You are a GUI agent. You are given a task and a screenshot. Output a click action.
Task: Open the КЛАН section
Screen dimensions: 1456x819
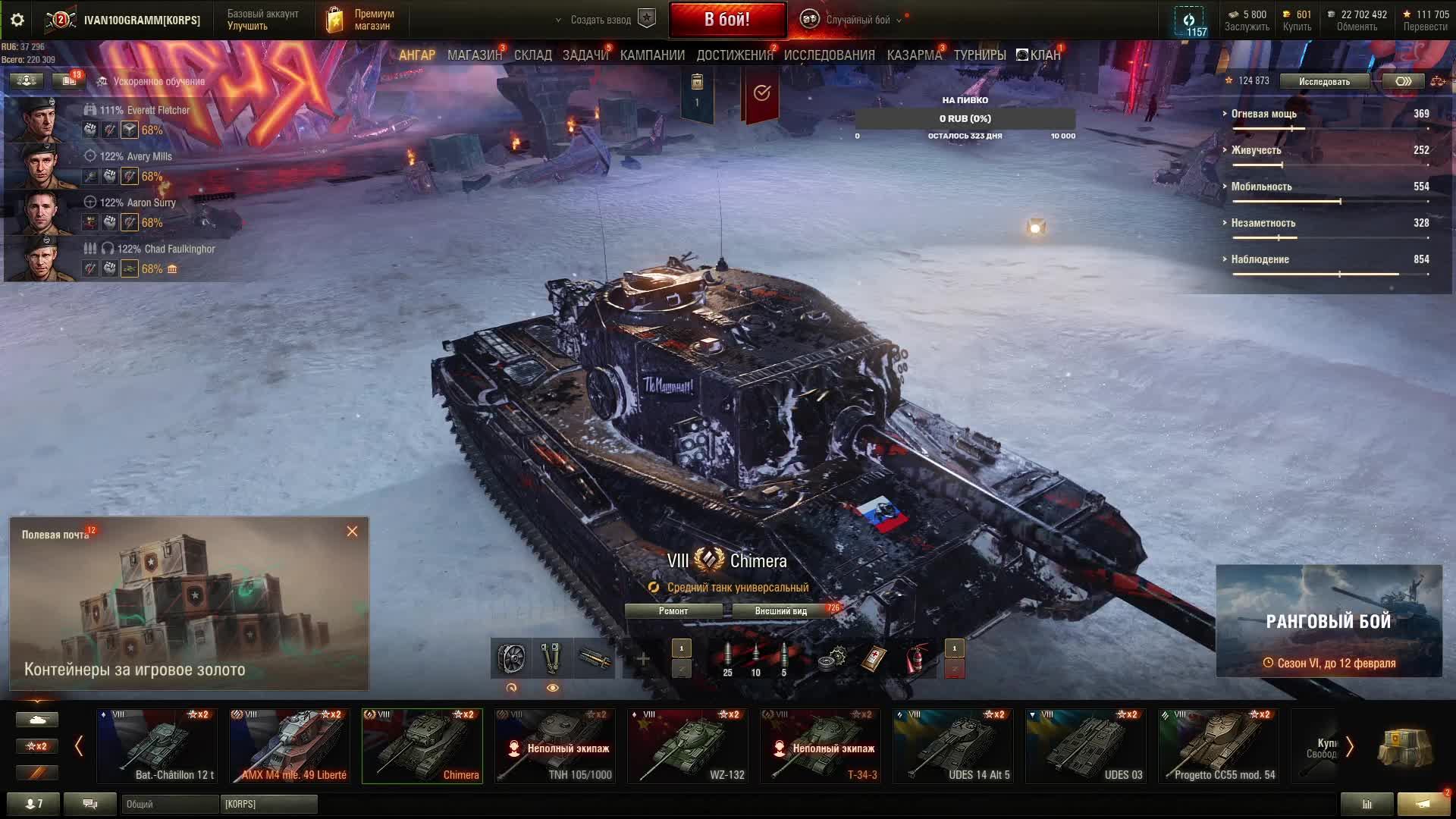(x=1039, y=55)
